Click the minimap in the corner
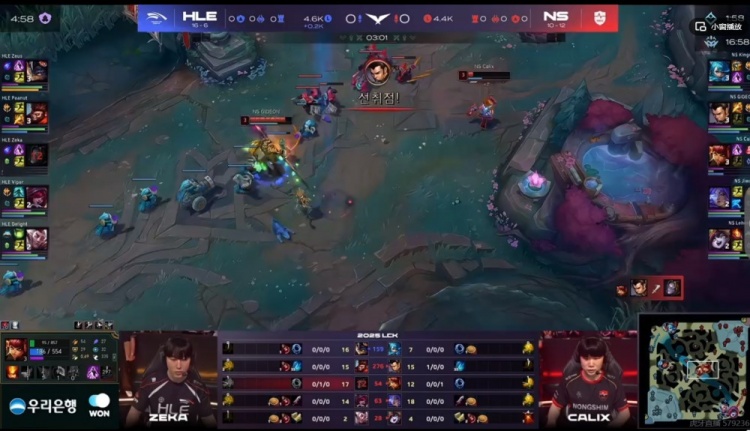The image size is (750, 431). pyautogui.click(x=694, y=369)
